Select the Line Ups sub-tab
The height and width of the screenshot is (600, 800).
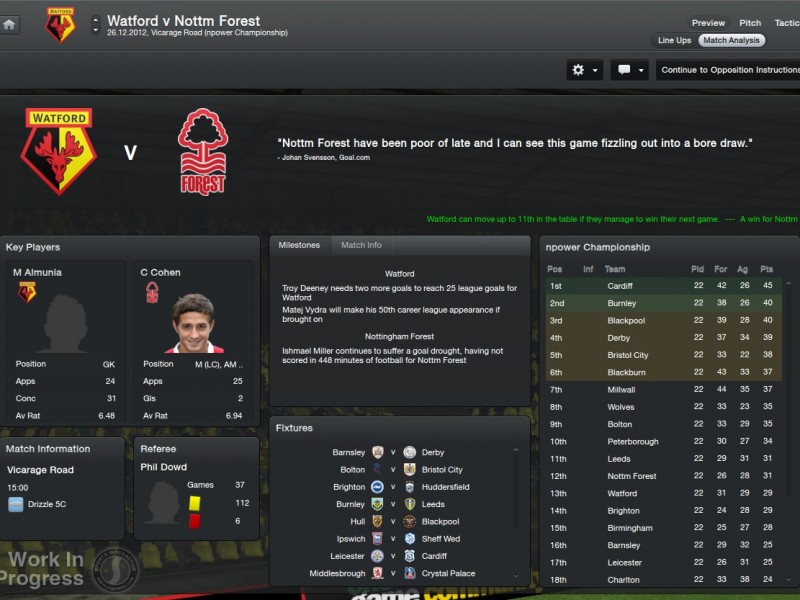pos(674,41)
